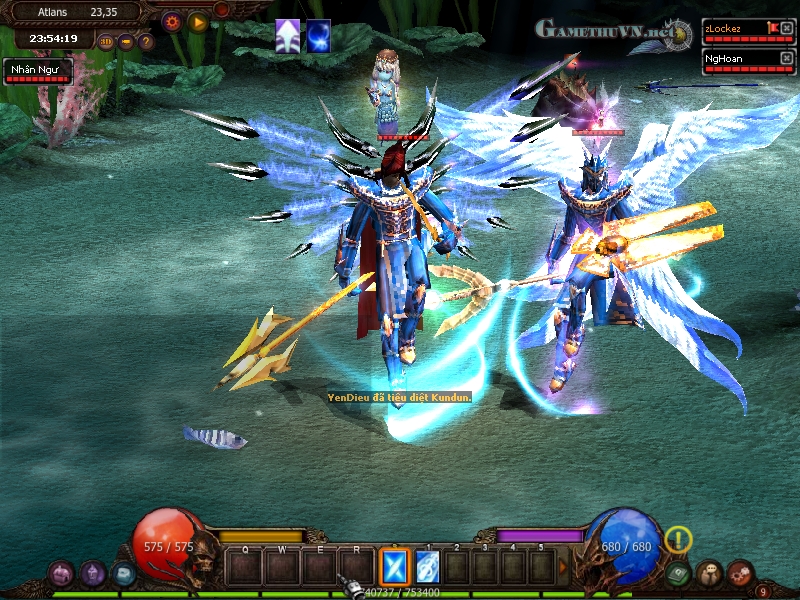Open the question mark help button
Image resolution: width=800 pixels, height=600 pixels.
[x=146, y=42]
